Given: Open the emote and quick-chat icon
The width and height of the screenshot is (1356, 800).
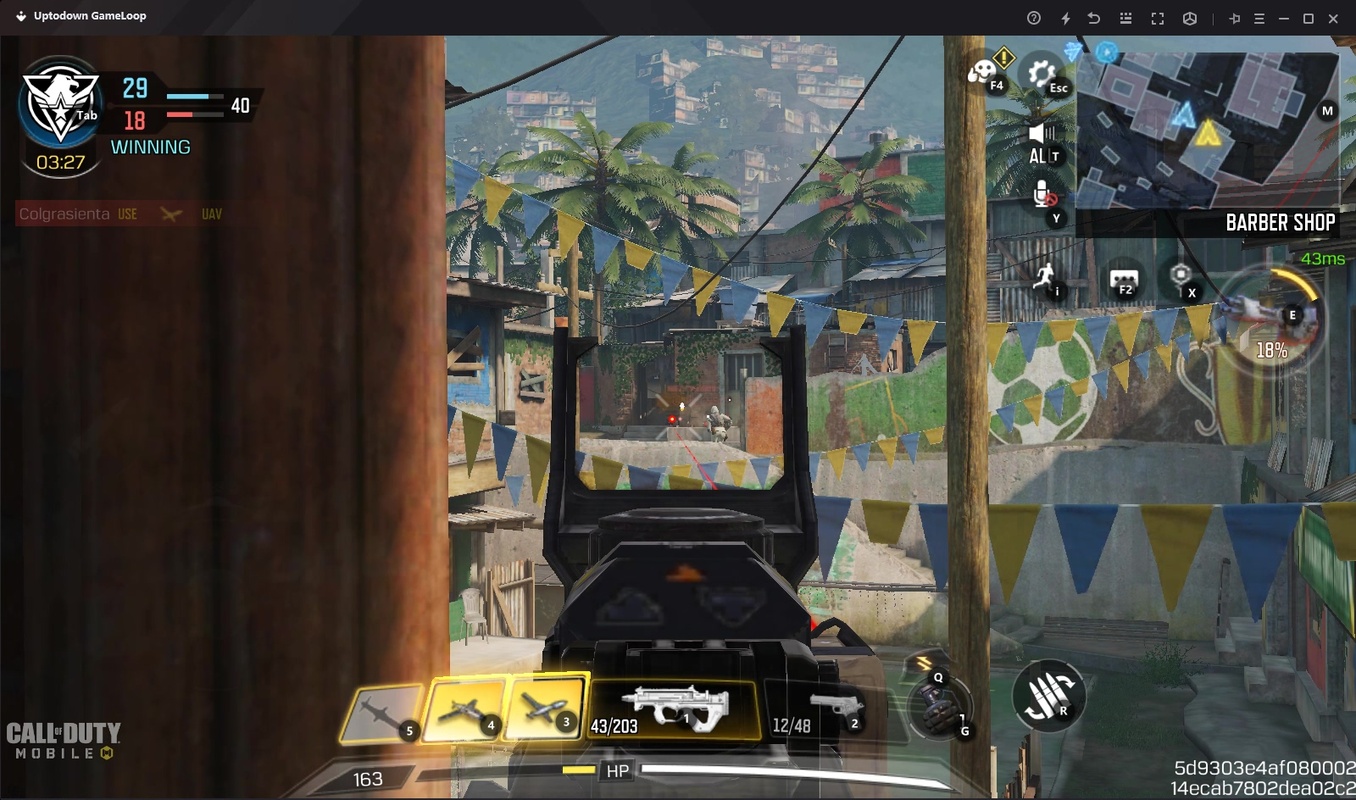Looking at the screenshot, I should tap(983, 72).
